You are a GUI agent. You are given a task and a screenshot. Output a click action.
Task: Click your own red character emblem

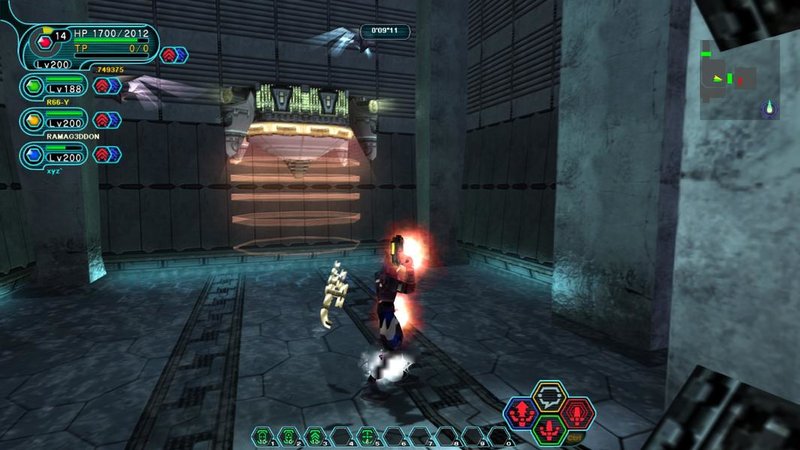pos(44,42)
